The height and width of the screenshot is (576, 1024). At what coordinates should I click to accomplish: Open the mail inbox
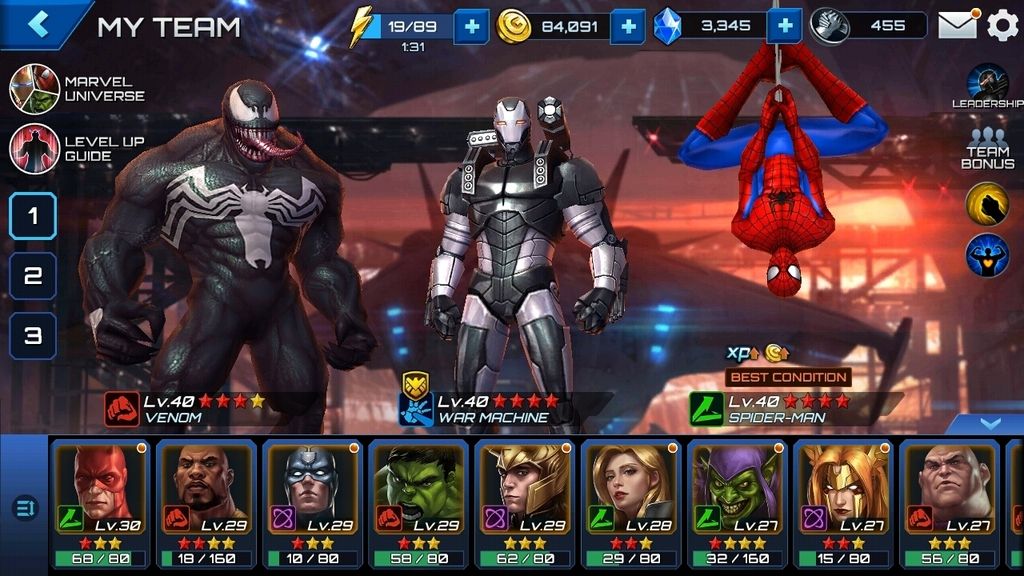pos(957,25)
